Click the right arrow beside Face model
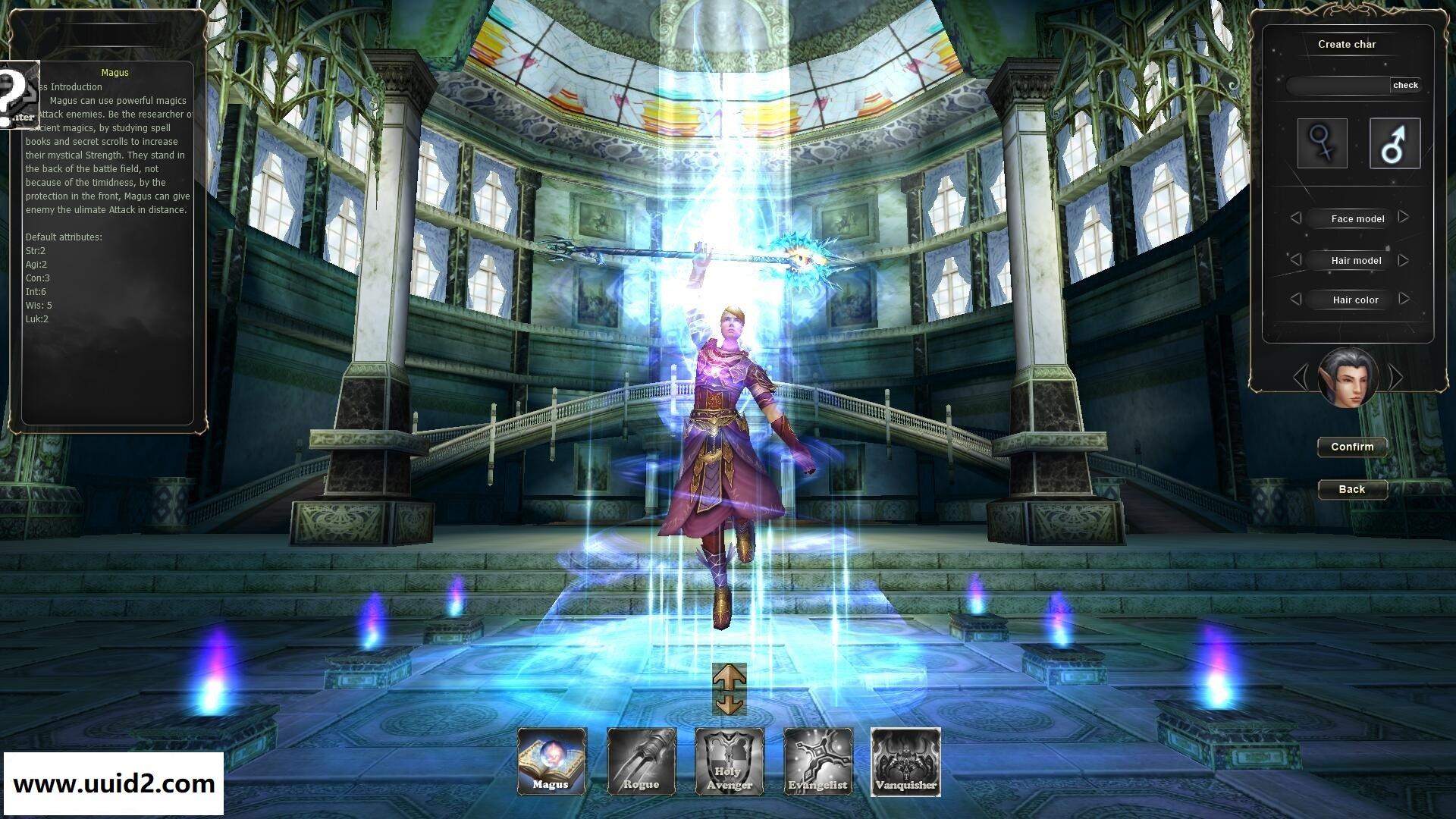The image size is (1456, 819). click(1402, 218)
